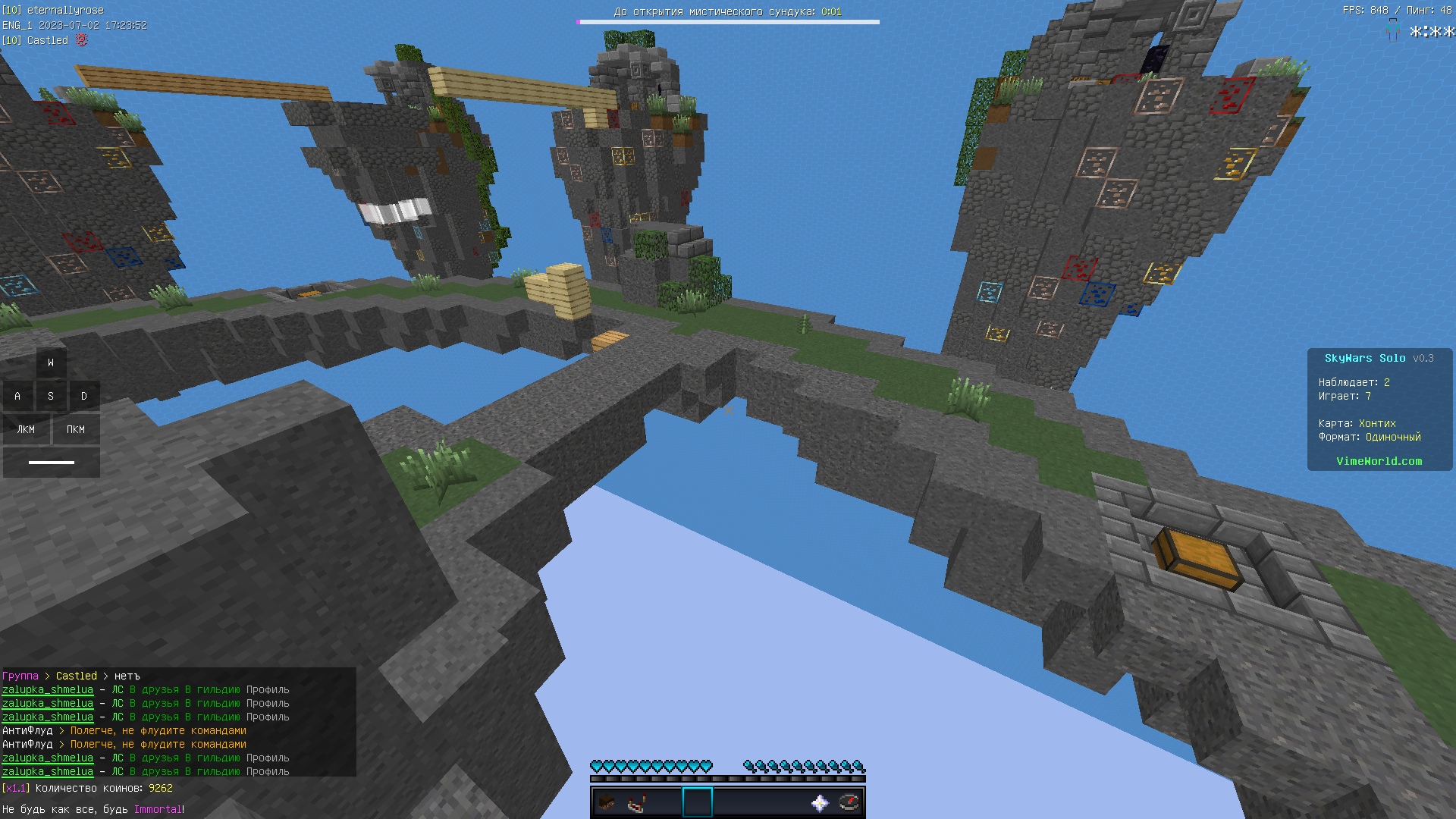Click the highlighted empty hotbar slot
This screenshot has width=1456, height=819.
pyautogui.click(x=698, y=802)
